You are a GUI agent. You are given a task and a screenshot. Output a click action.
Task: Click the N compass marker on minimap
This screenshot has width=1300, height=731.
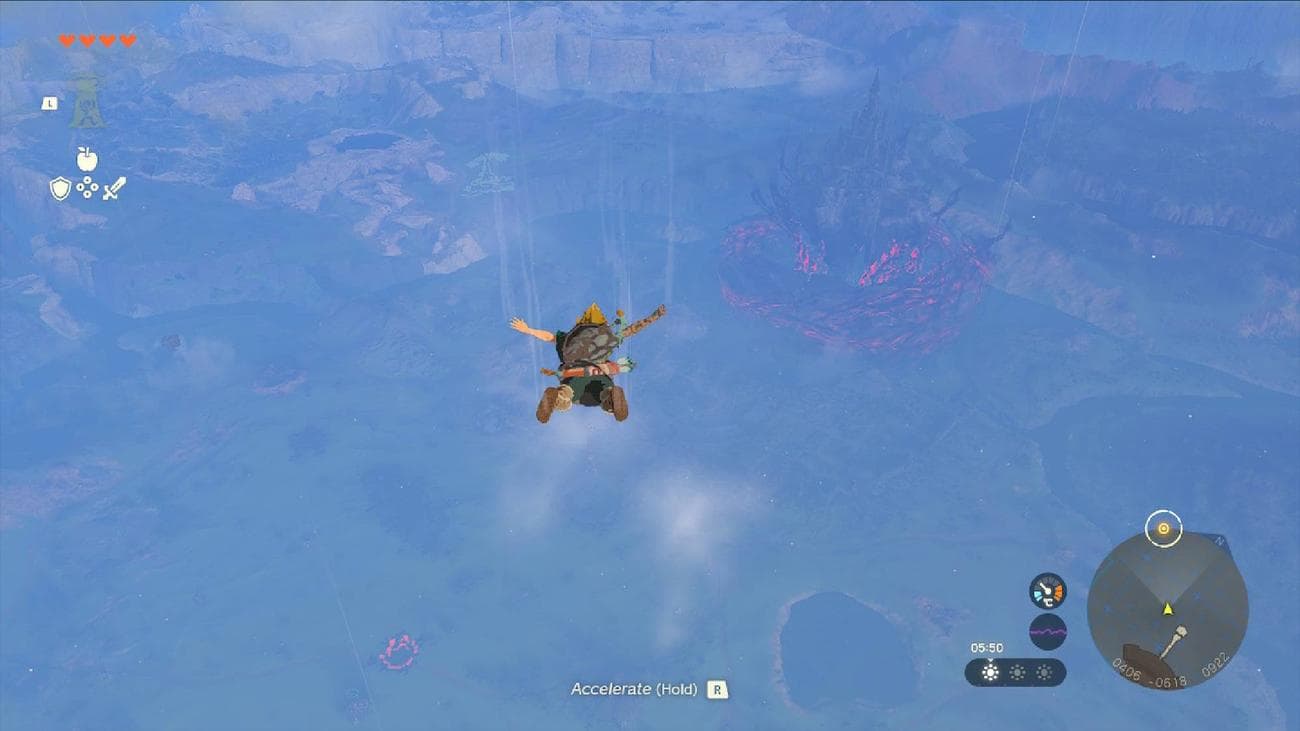pos(1219,540)
